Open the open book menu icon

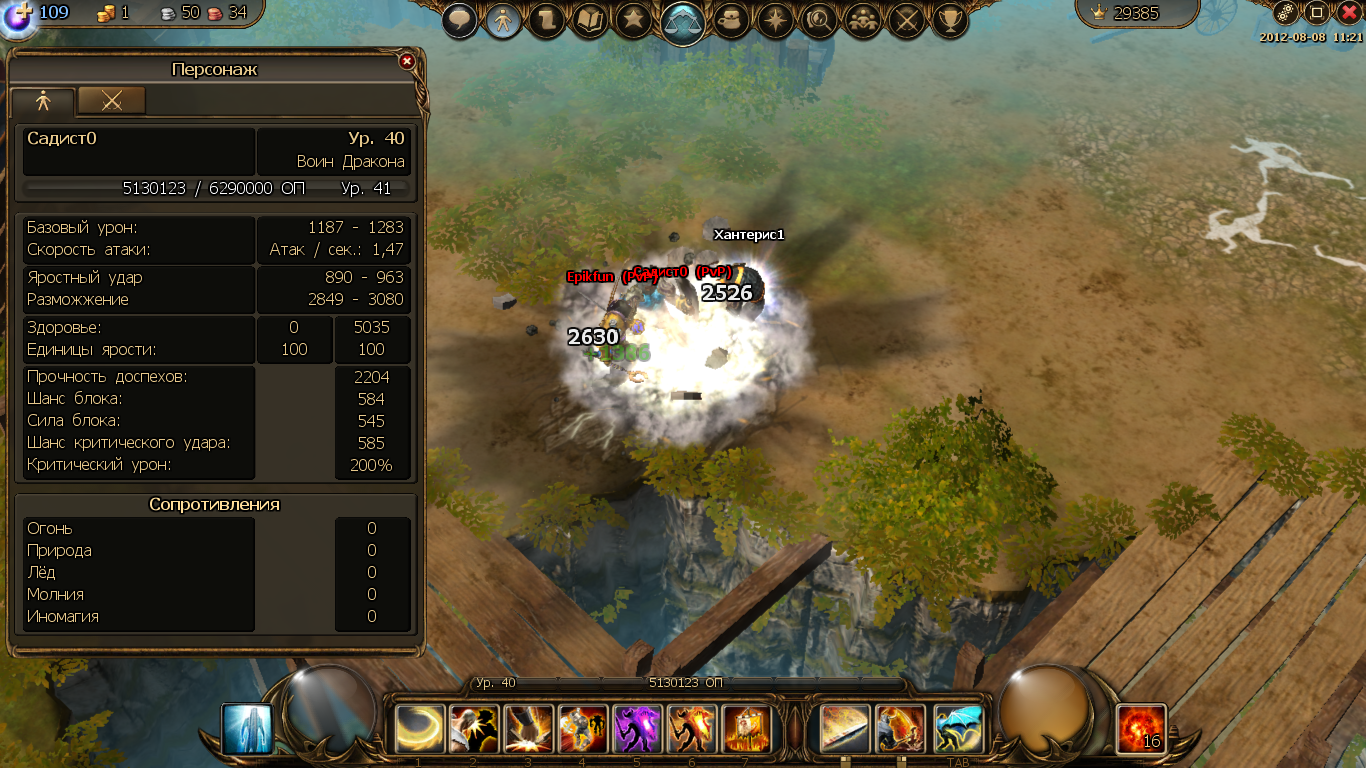590,19
